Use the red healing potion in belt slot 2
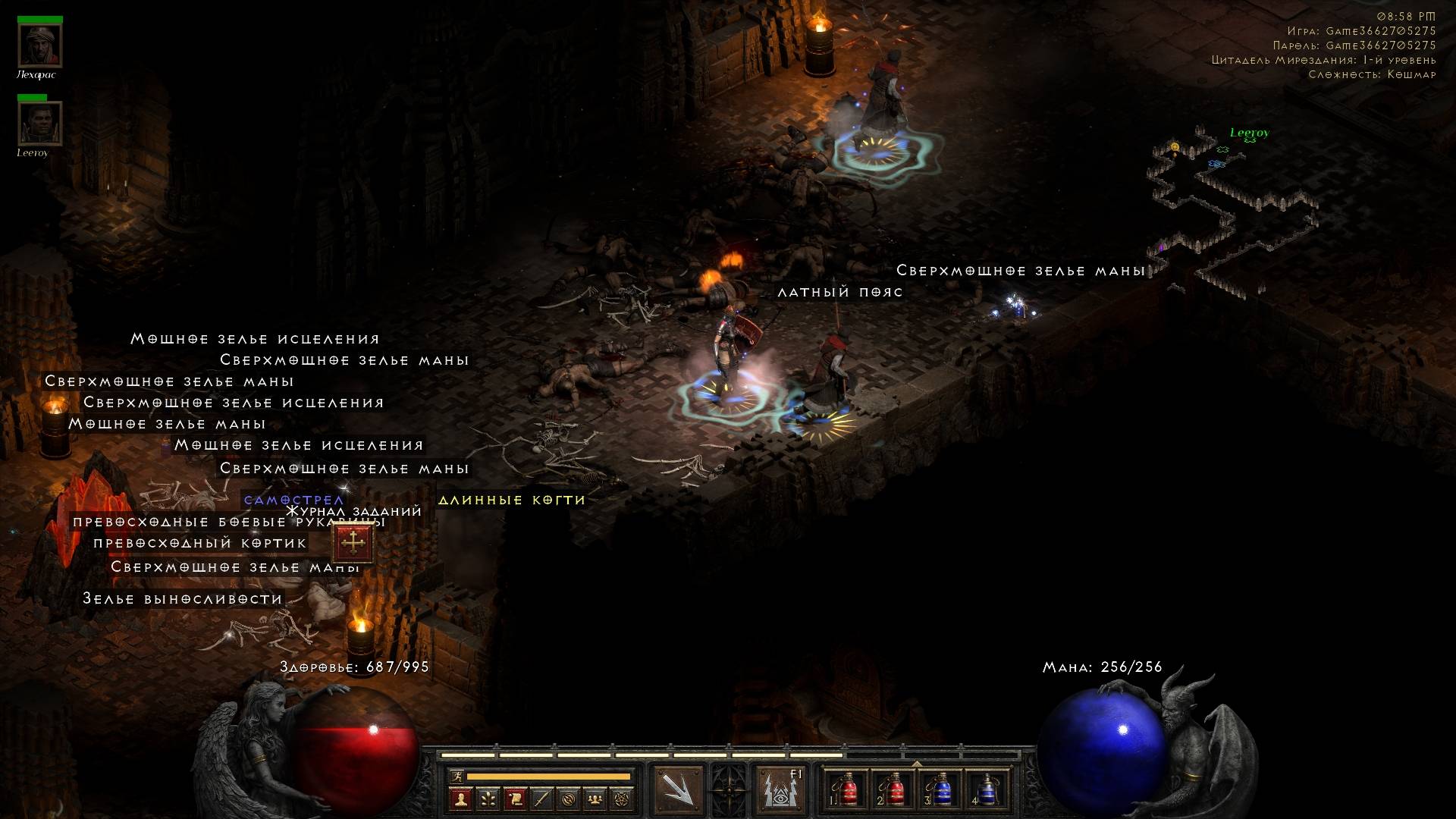The image size is (1456, 819). pos(894,790)
